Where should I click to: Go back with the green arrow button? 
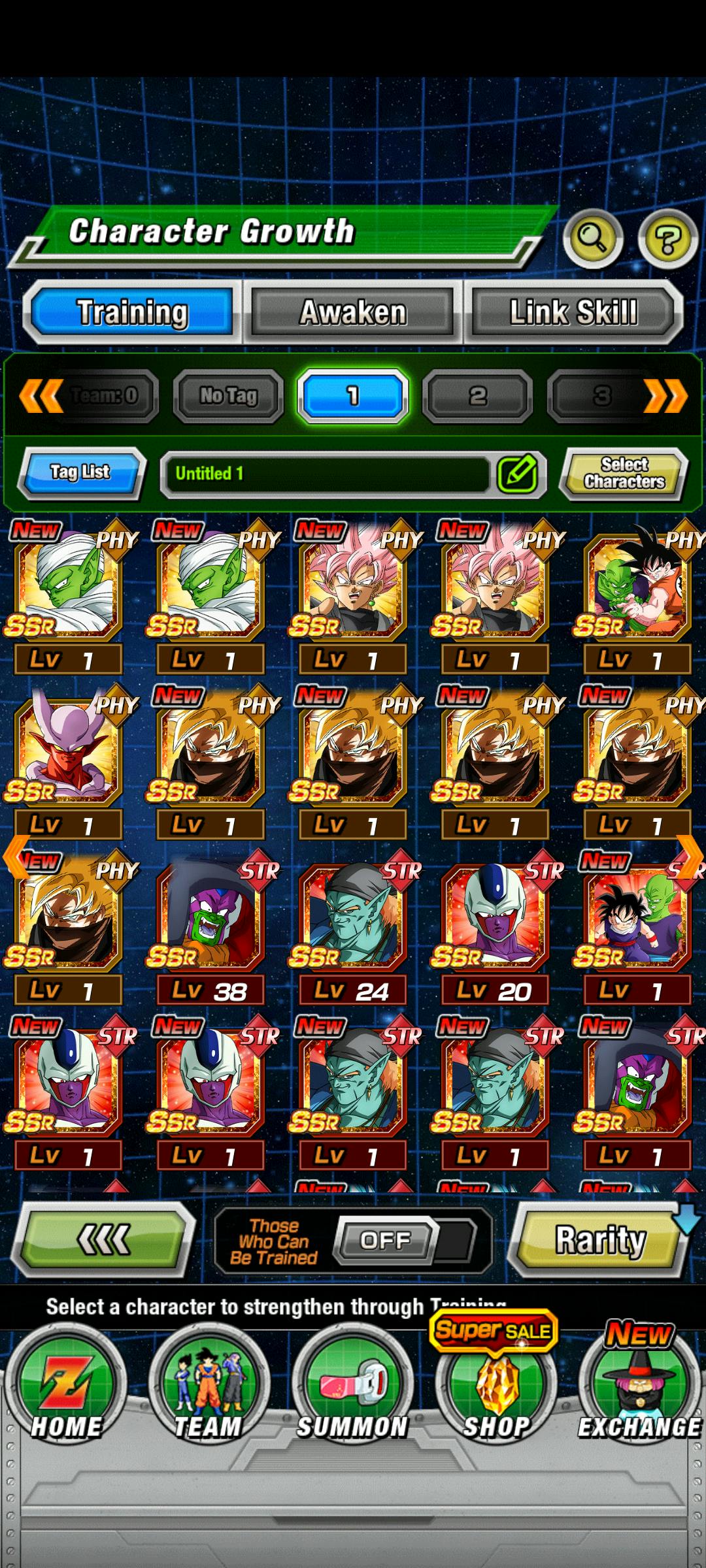tap(105, 1239)
